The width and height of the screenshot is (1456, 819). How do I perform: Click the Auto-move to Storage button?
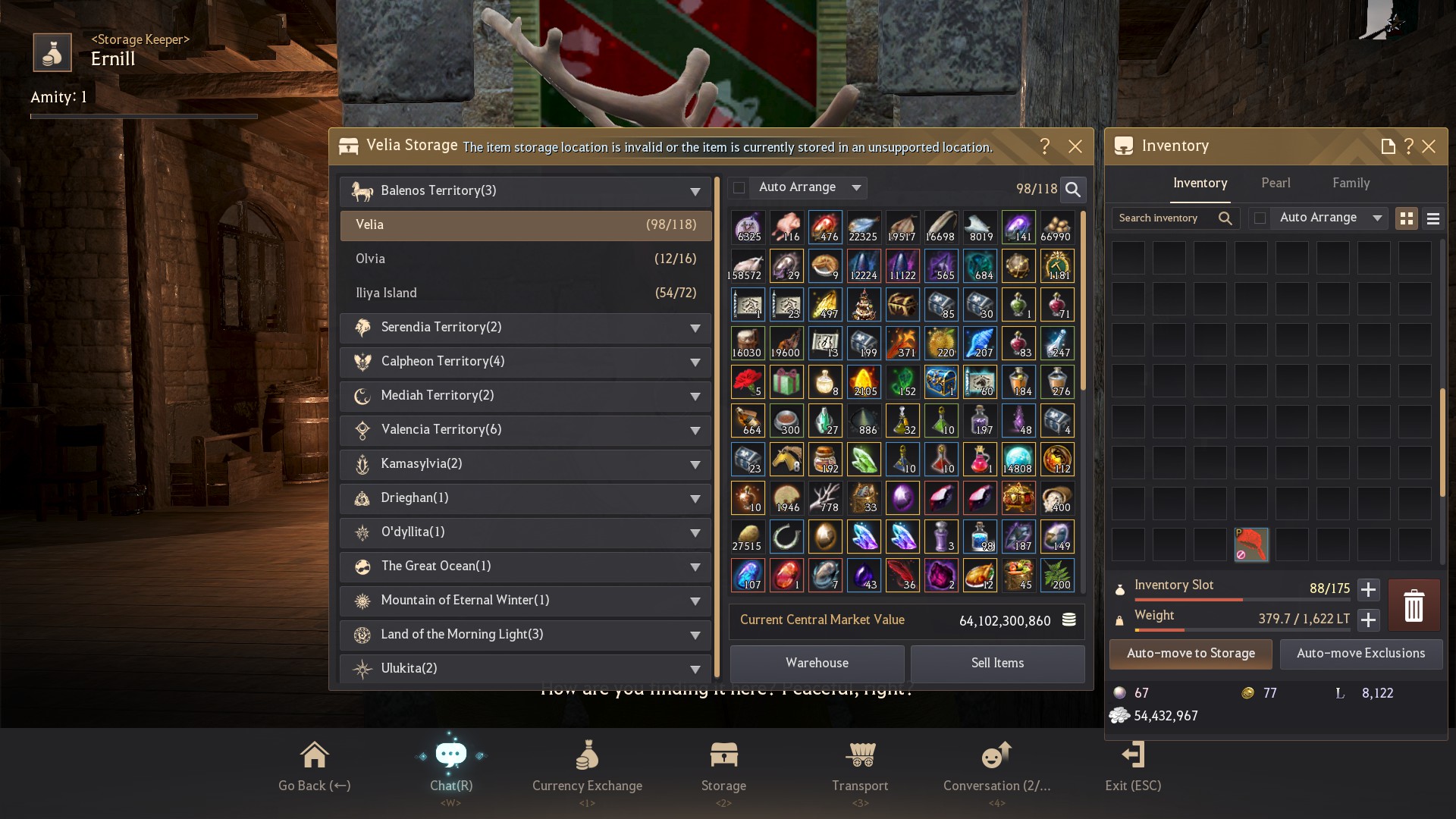click(x=1190, y=653)
